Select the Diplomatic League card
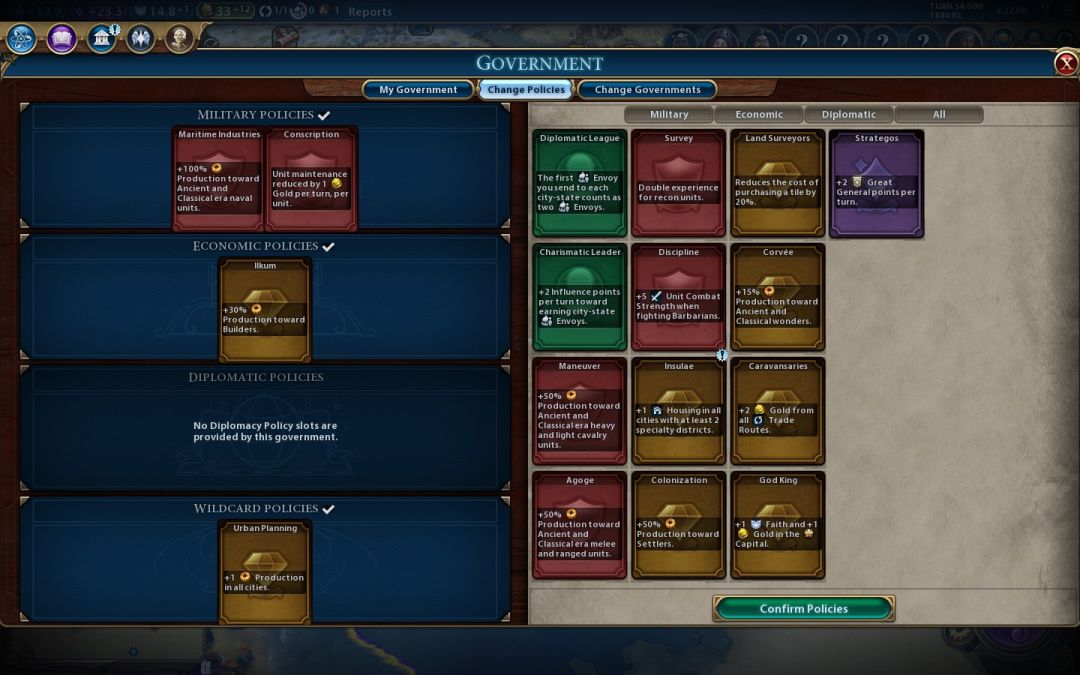The width and height of the screenshot is (1080, 675). [580, 183]
